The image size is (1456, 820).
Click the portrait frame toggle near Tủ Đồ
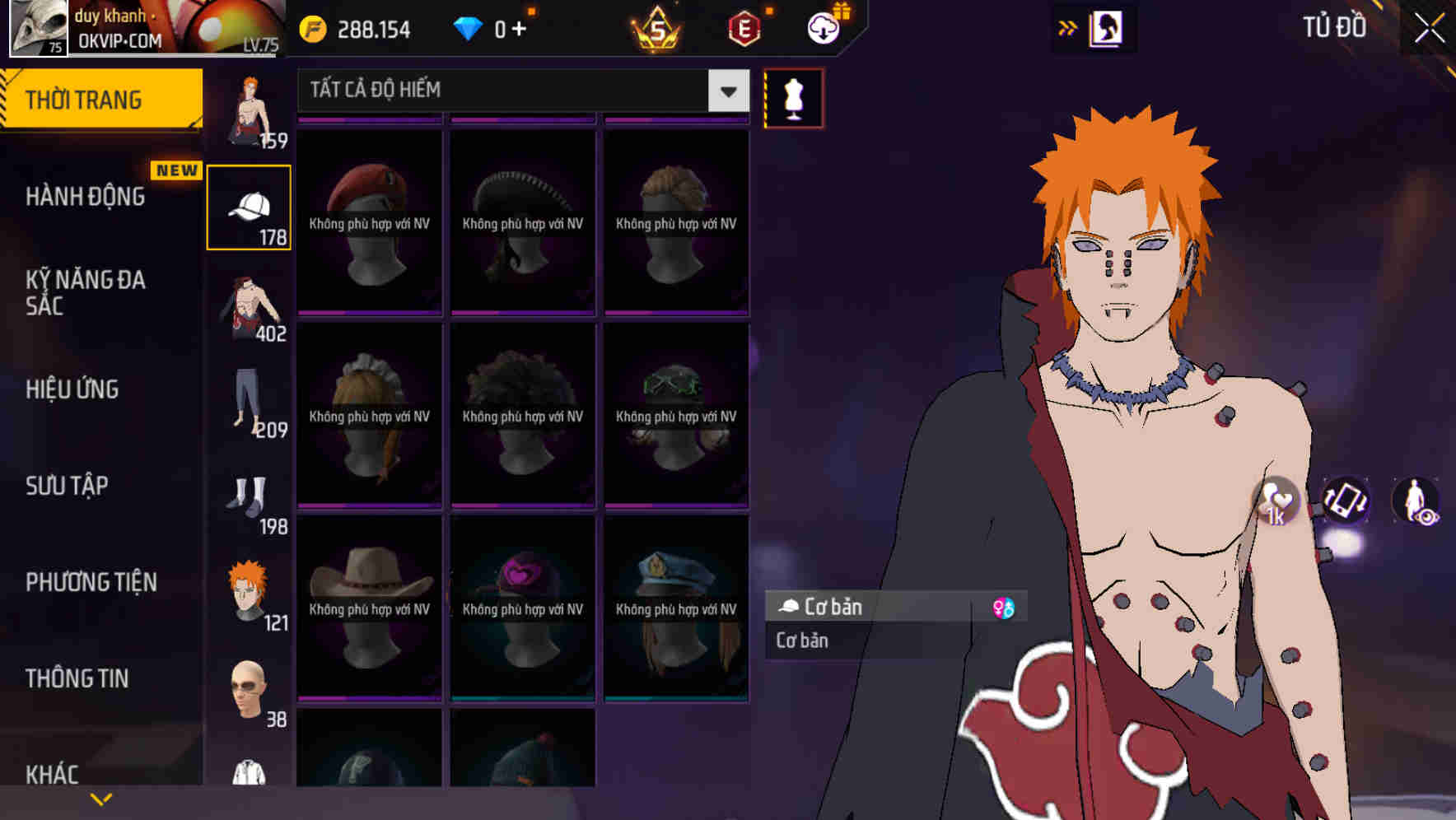point(1105,27)
